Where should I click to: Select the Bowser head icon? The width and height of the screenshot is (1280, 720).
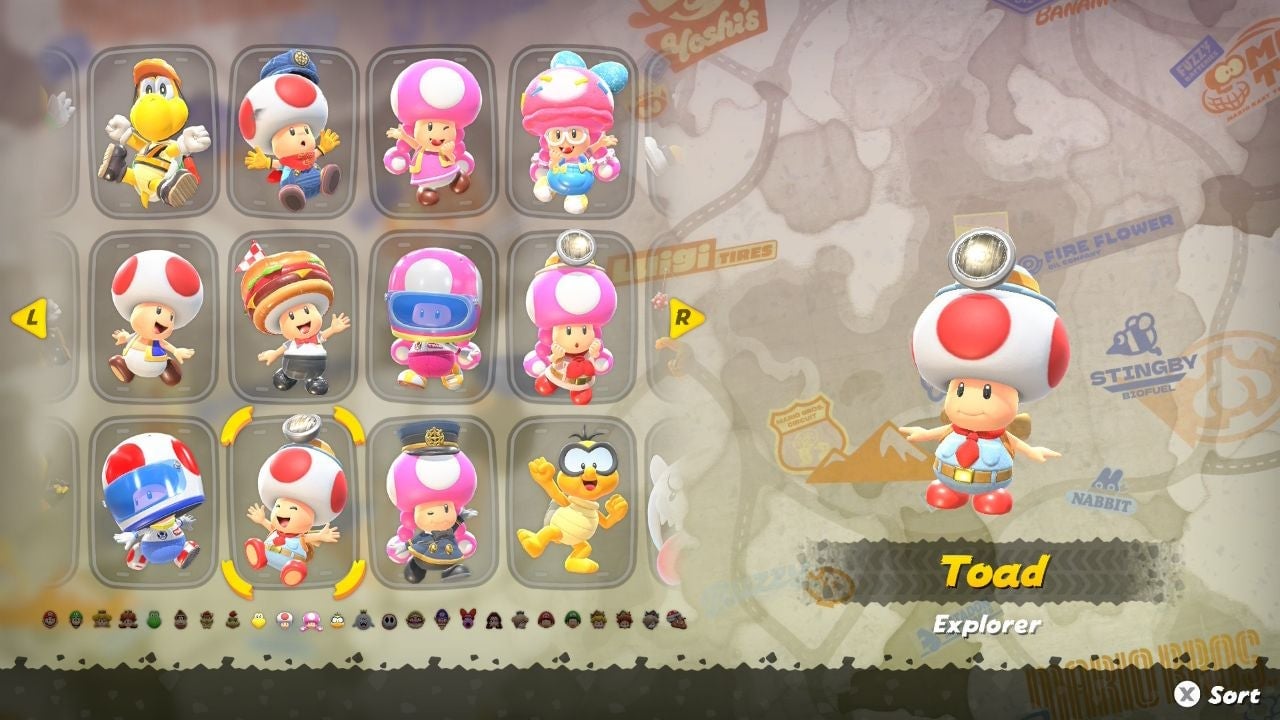click(x=207, y=620)
